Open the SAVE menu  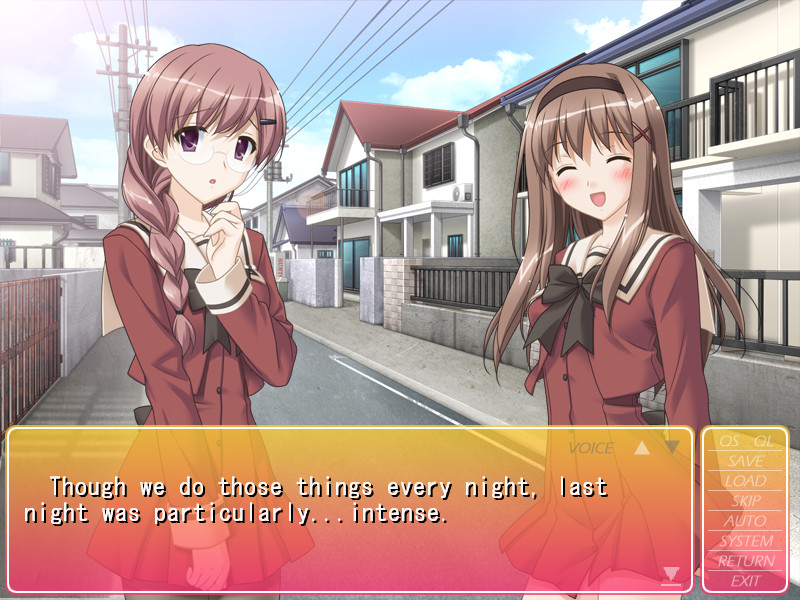746,461
